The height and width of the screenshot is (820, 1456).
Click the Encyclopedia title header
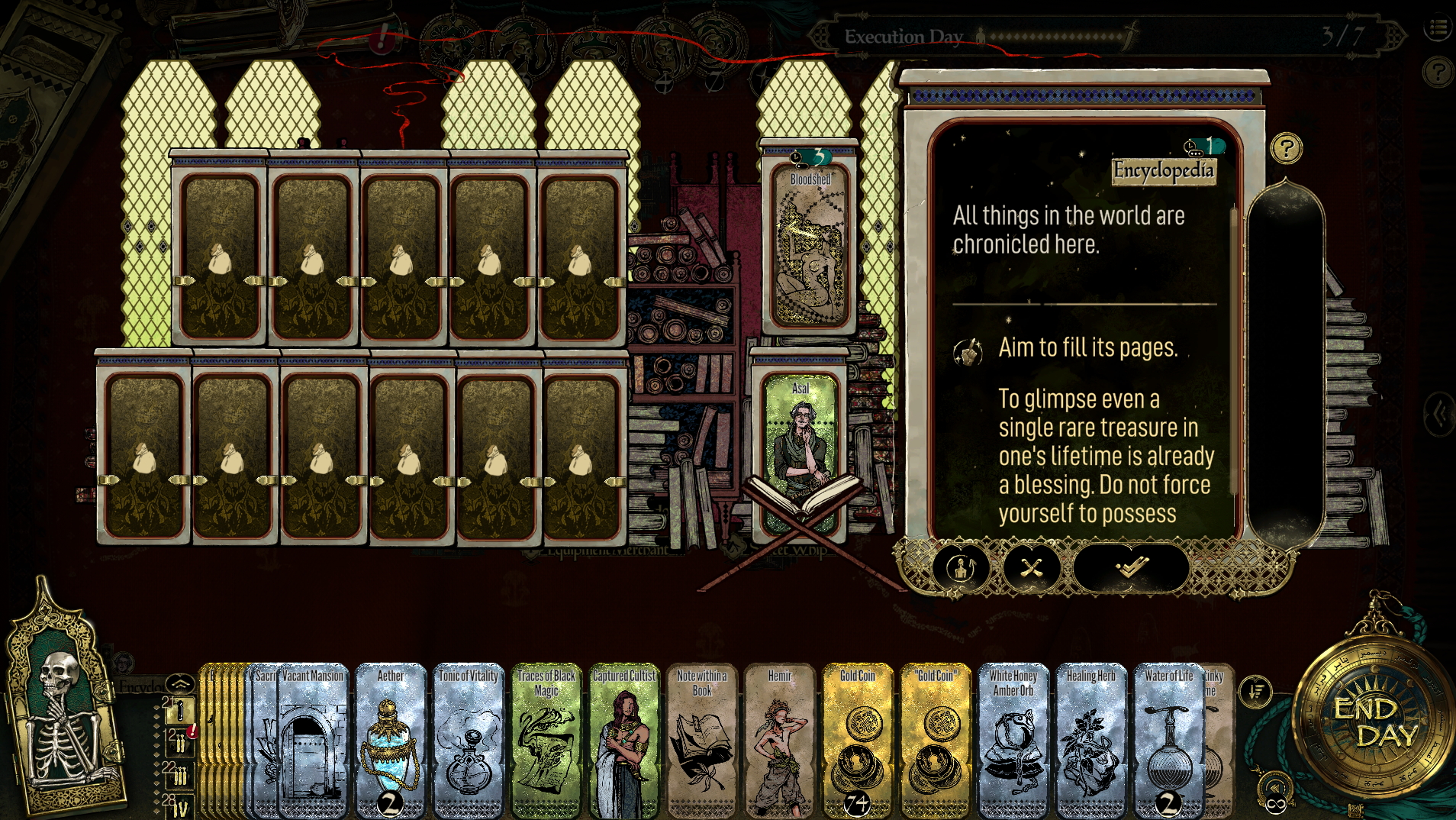point(1163,172)
